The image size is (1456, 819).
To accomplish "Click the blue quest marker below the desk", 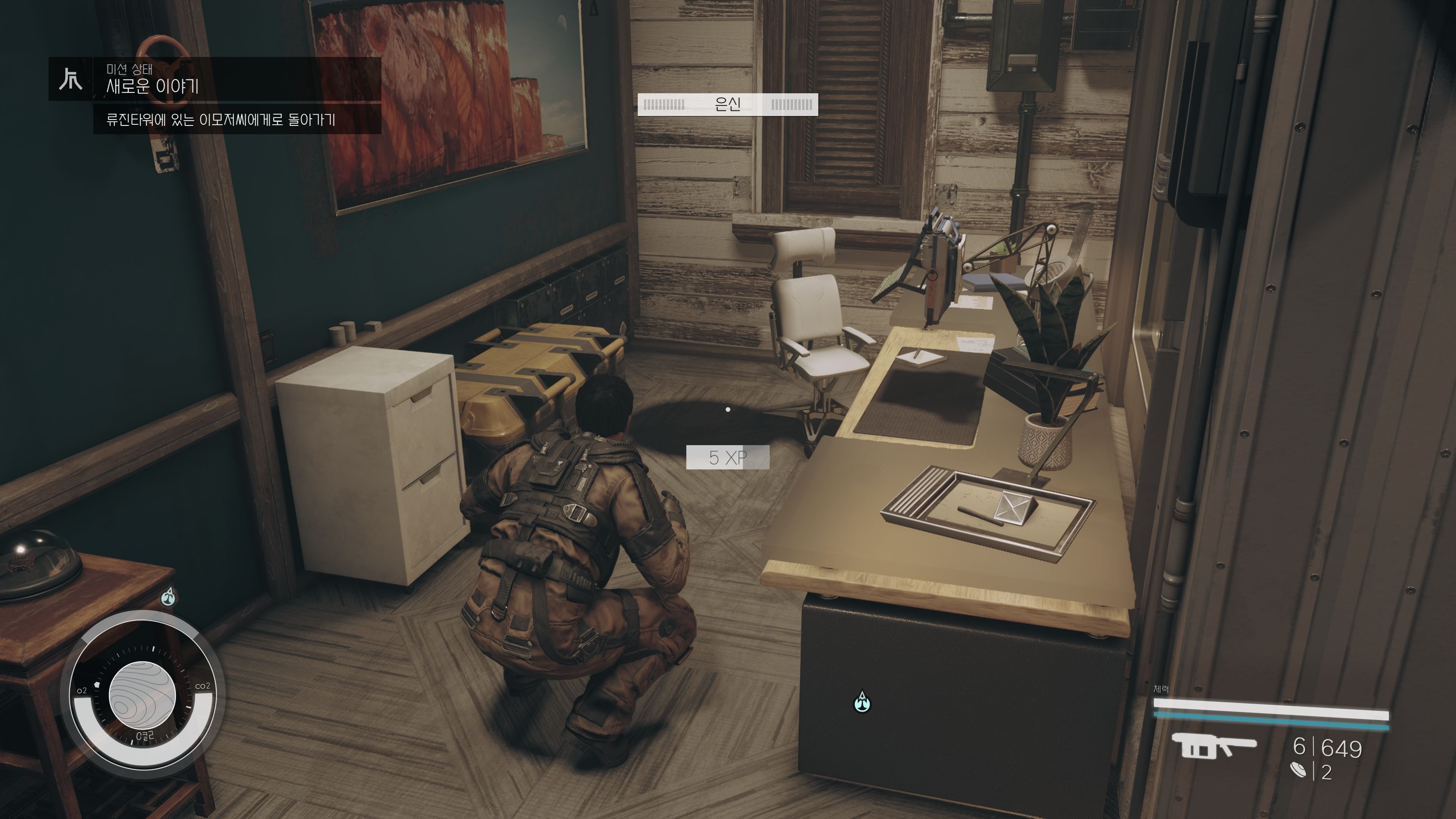I will (x=861, y=702).
